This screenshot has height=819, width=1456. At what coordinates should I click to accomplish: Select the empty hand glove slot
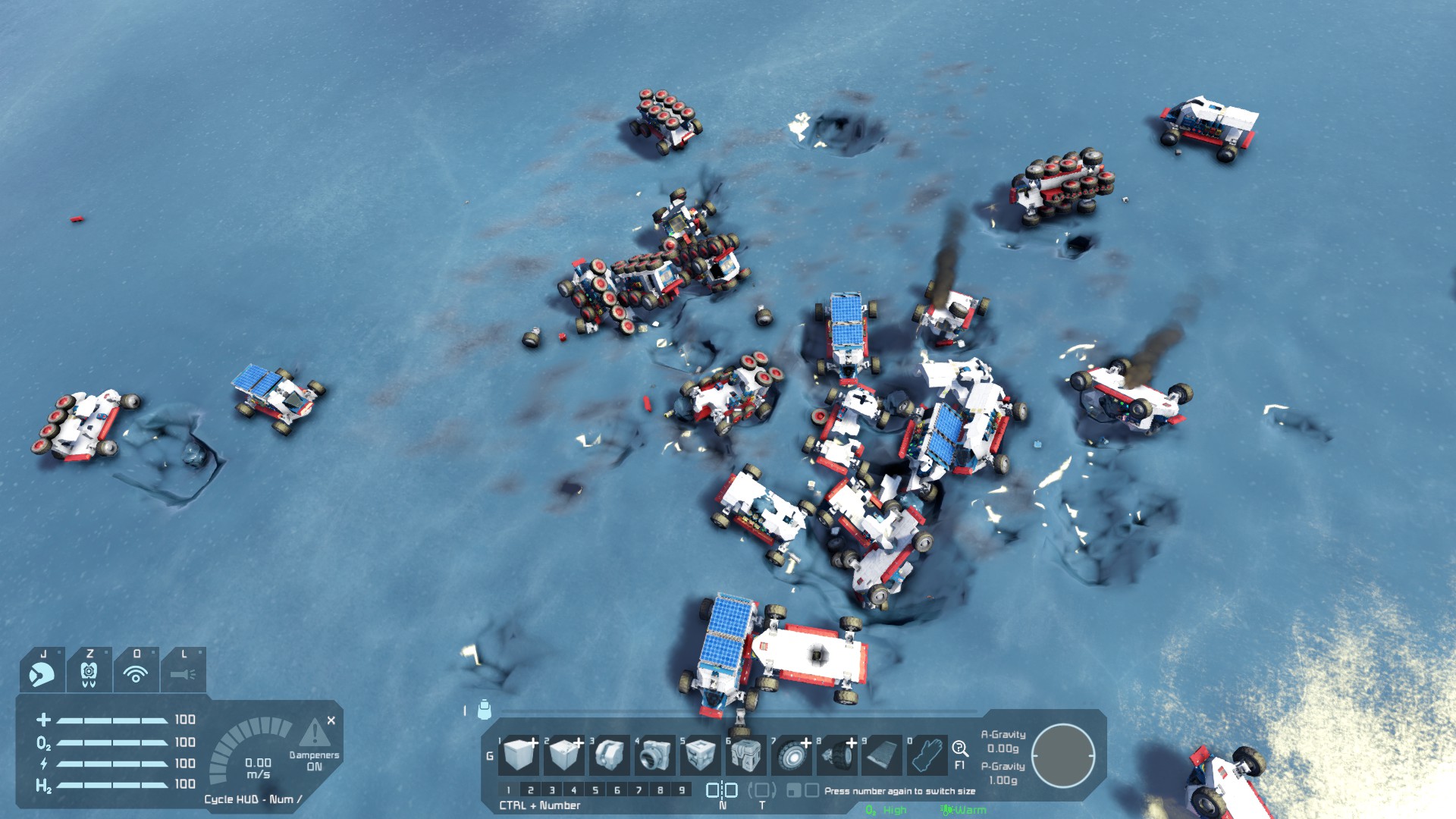point(927,755)
